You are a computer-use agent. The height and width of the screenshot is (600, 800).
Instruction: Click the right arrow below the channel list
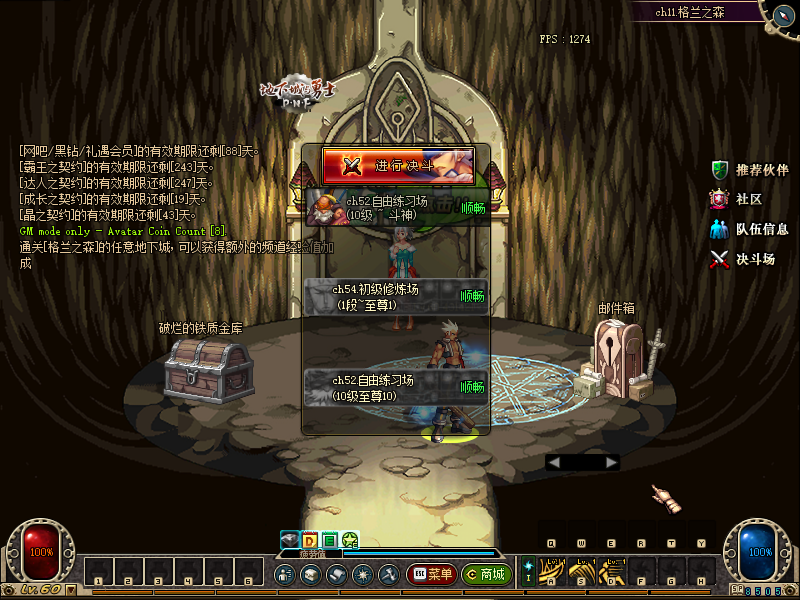click(x=612, y=462)
